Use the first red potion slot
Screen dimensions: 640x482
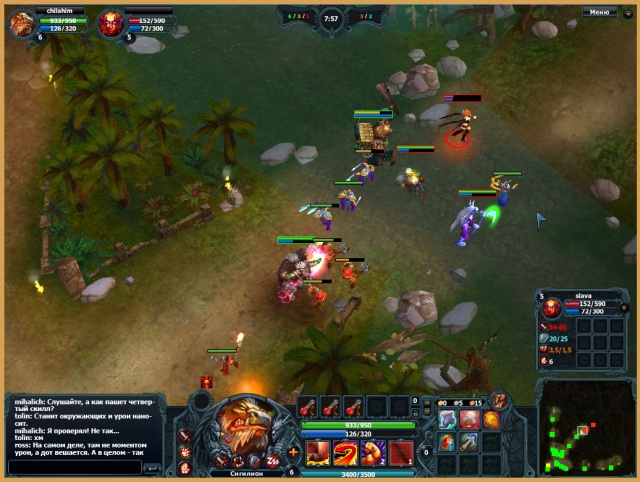click(x=307, y=406)
